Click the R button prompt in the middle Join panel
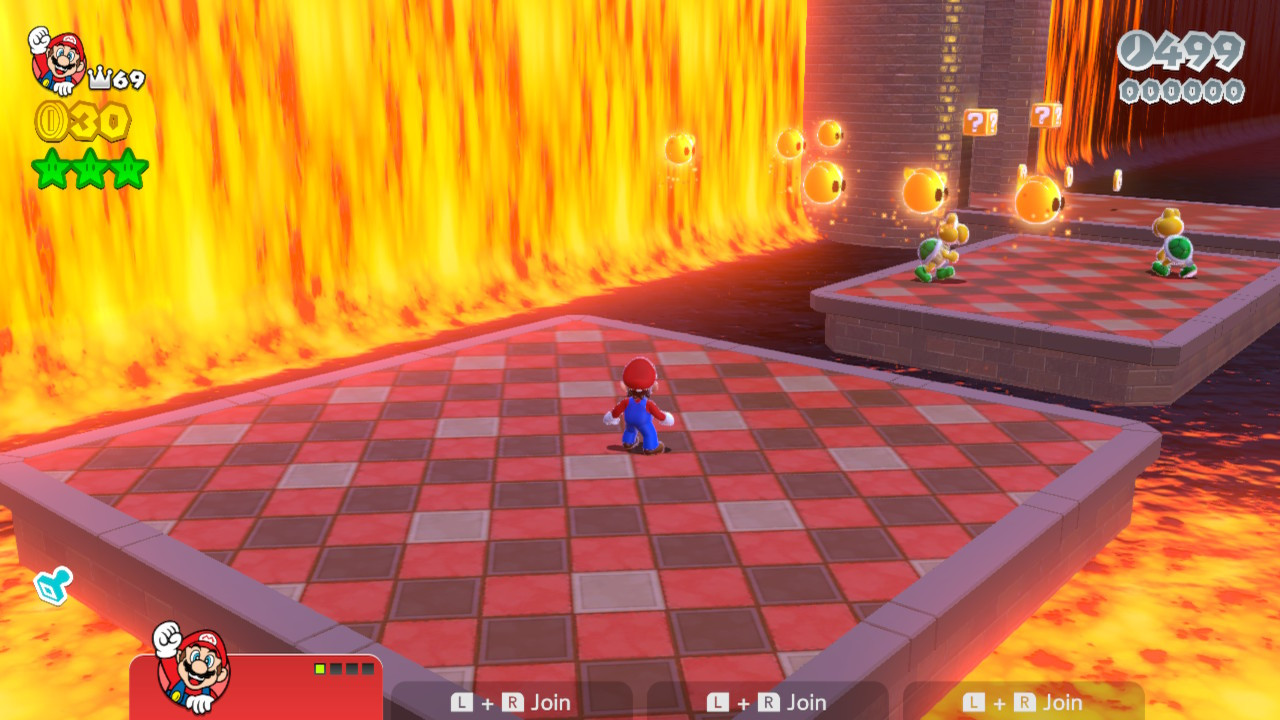 coord(768,703)
